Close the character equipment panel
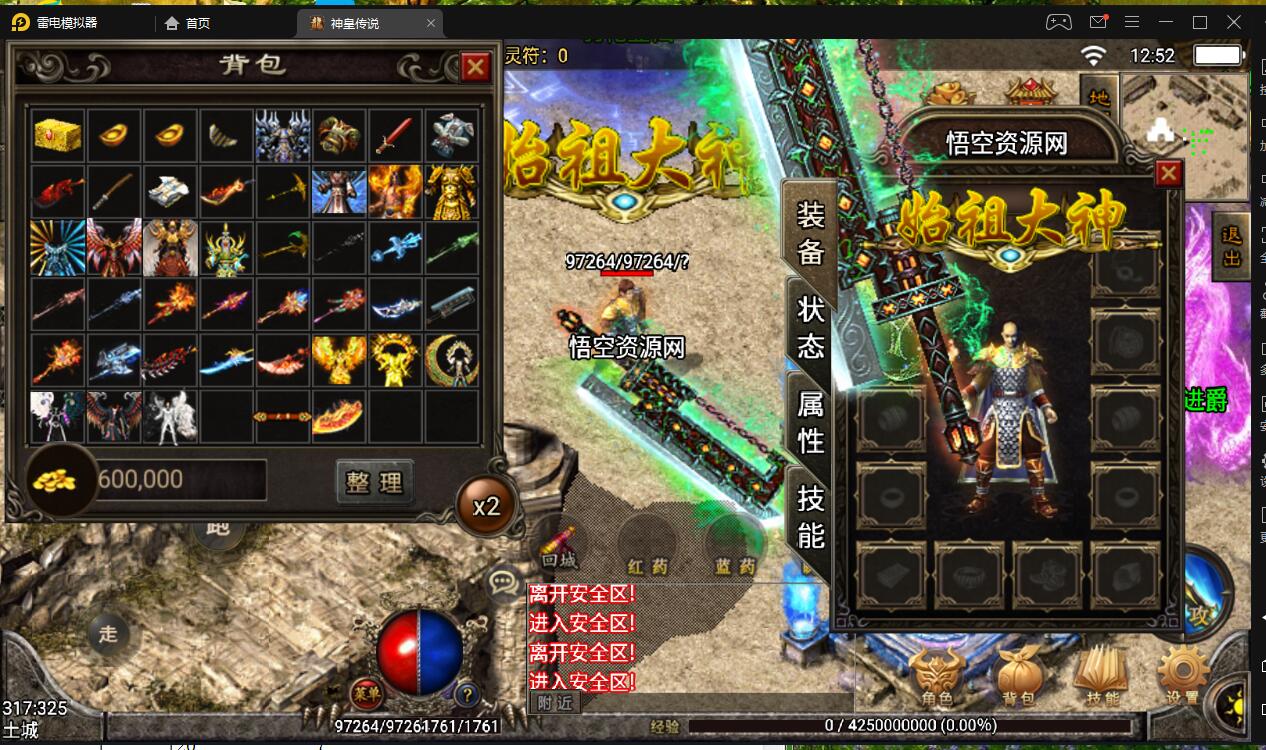 (x=1168, y=174)
